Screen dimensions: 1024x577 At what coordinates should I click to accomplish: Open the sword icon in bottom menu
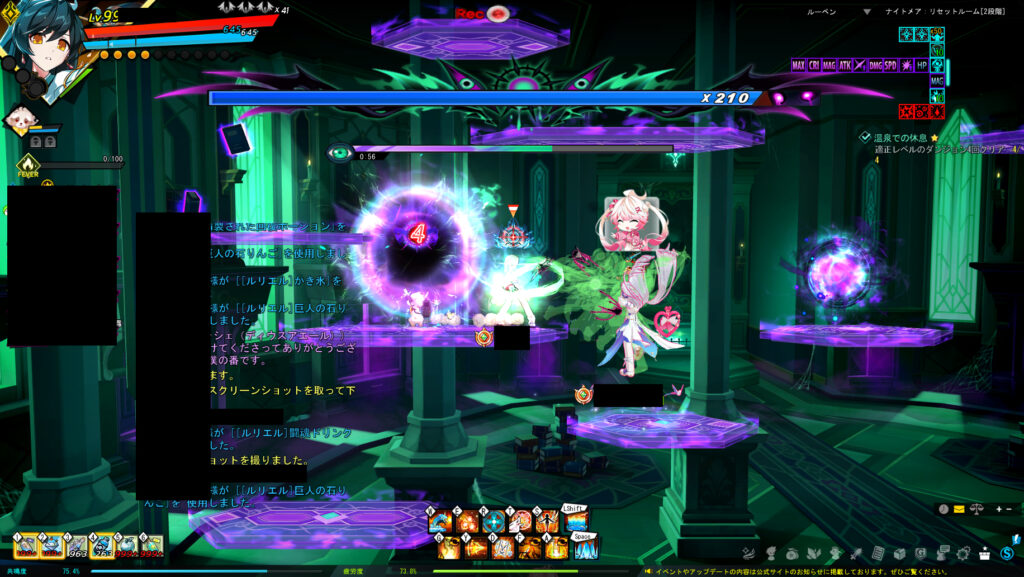pyautogui.click(x=856, y=553)
